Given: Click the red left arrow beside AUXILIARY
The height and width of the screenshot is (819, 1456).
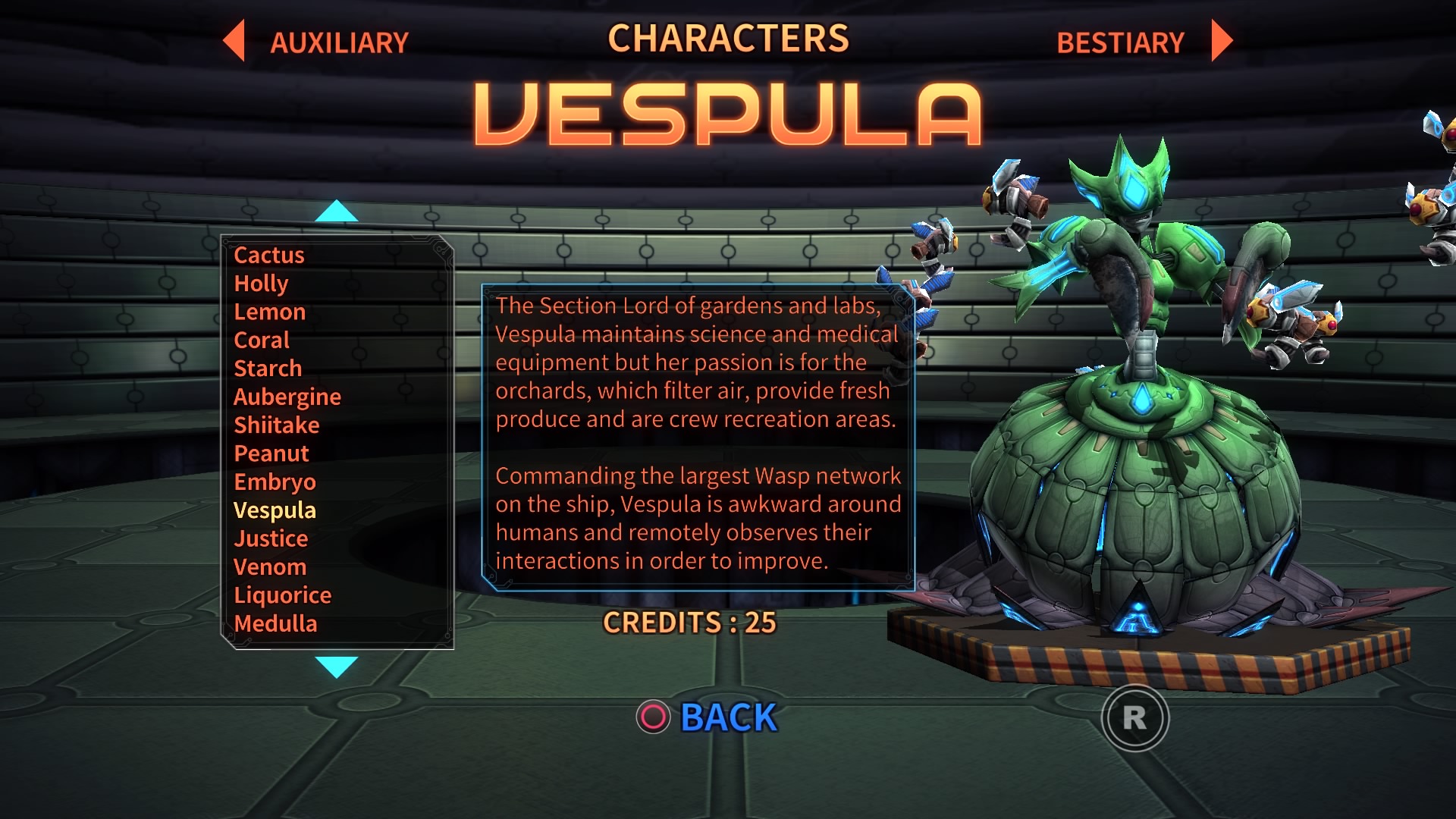Looking at the screenshot, I should point(234,41).
